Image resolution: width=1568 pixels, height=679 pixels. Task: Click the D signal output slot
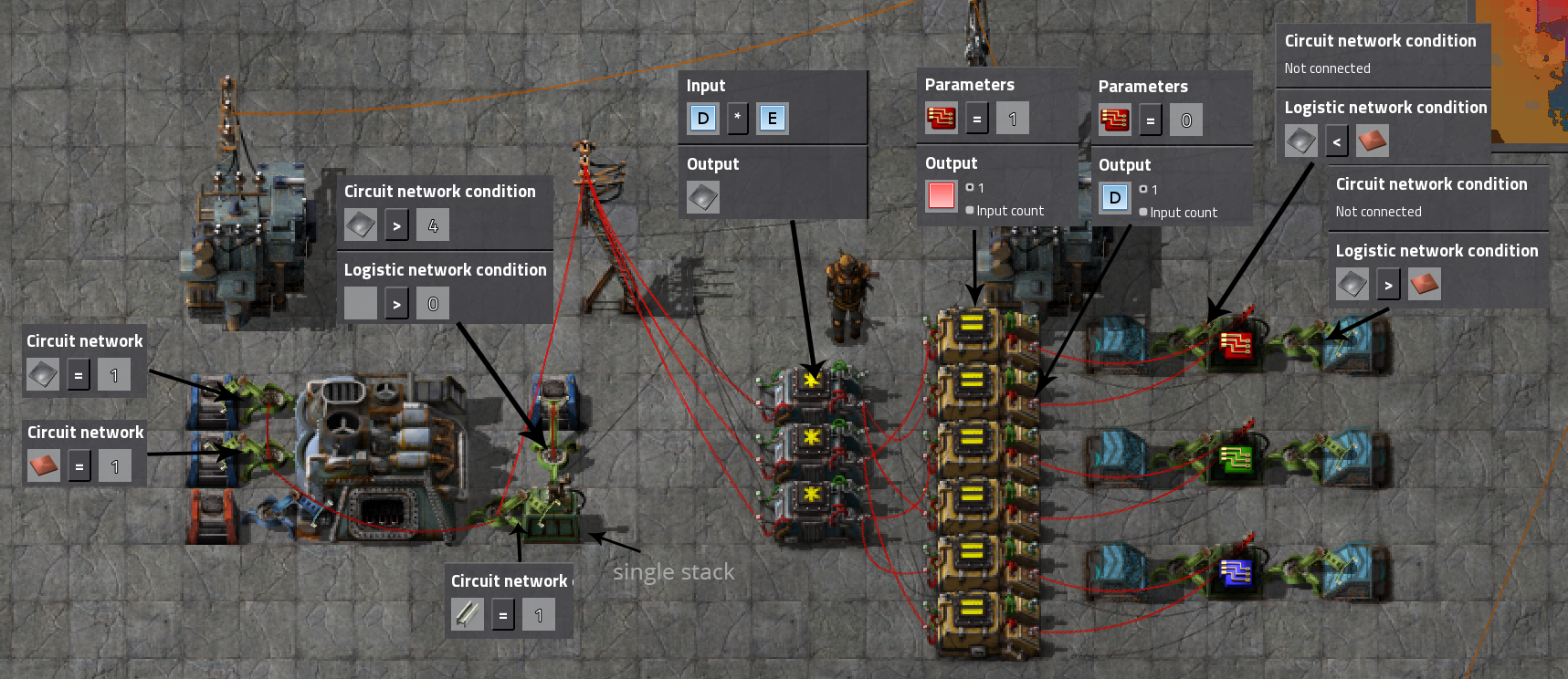tap(1115, 198)
